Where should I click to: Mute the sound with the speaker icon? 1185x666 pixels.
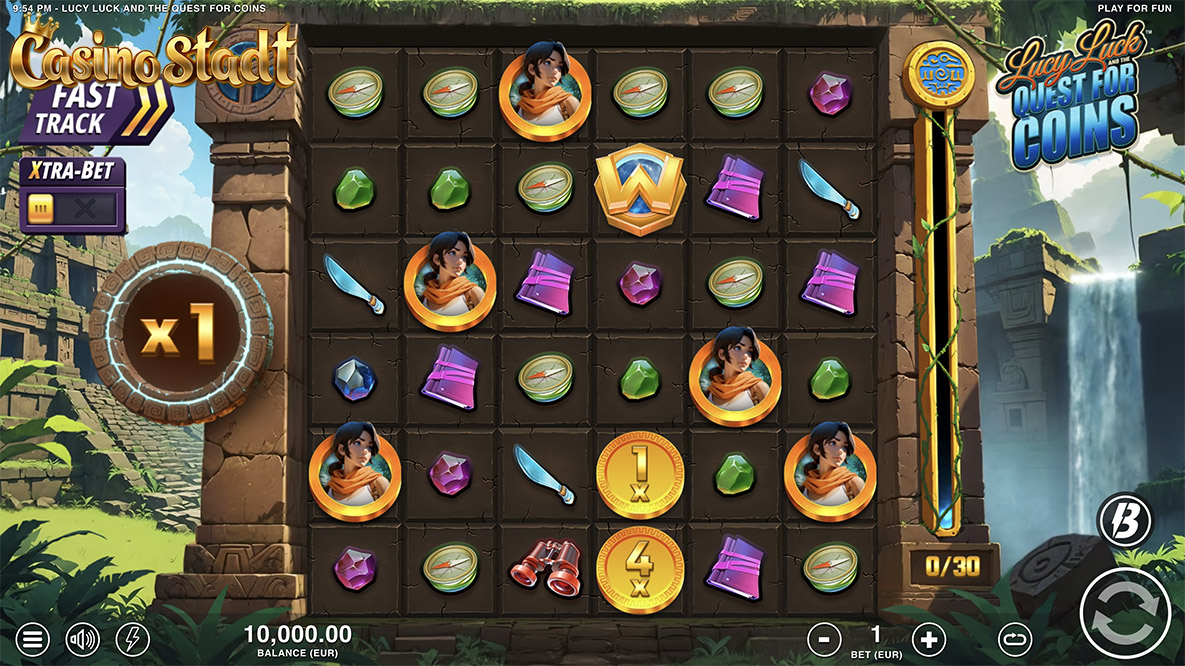pyautogui.click(x=82, y=638)
